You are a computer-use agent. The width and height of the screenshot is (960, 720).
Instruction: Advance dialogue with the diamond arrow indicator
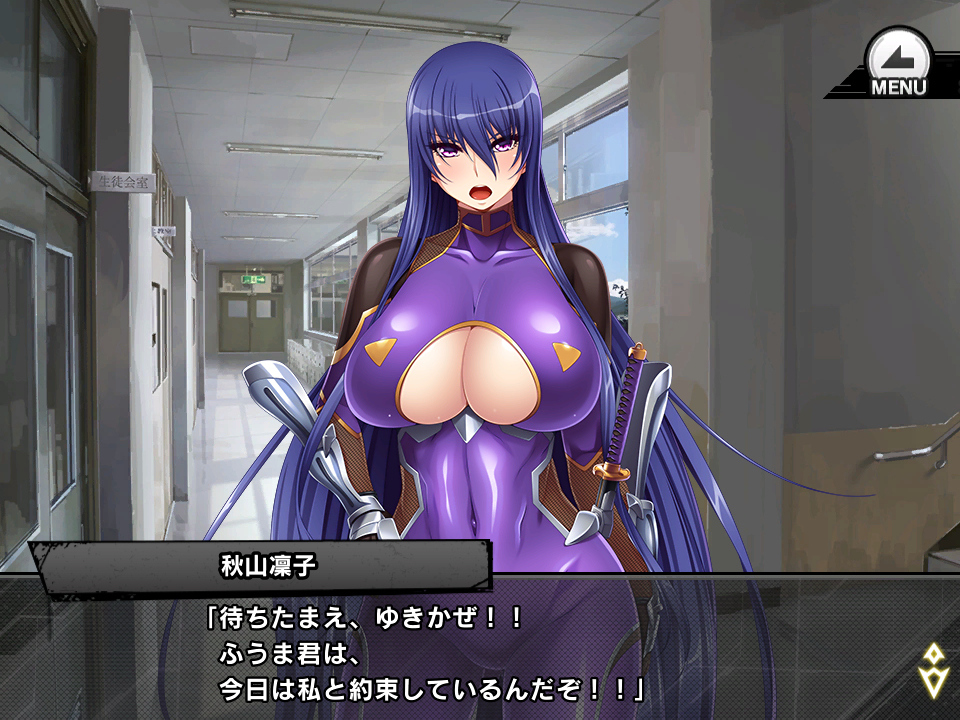pos(932,669)
